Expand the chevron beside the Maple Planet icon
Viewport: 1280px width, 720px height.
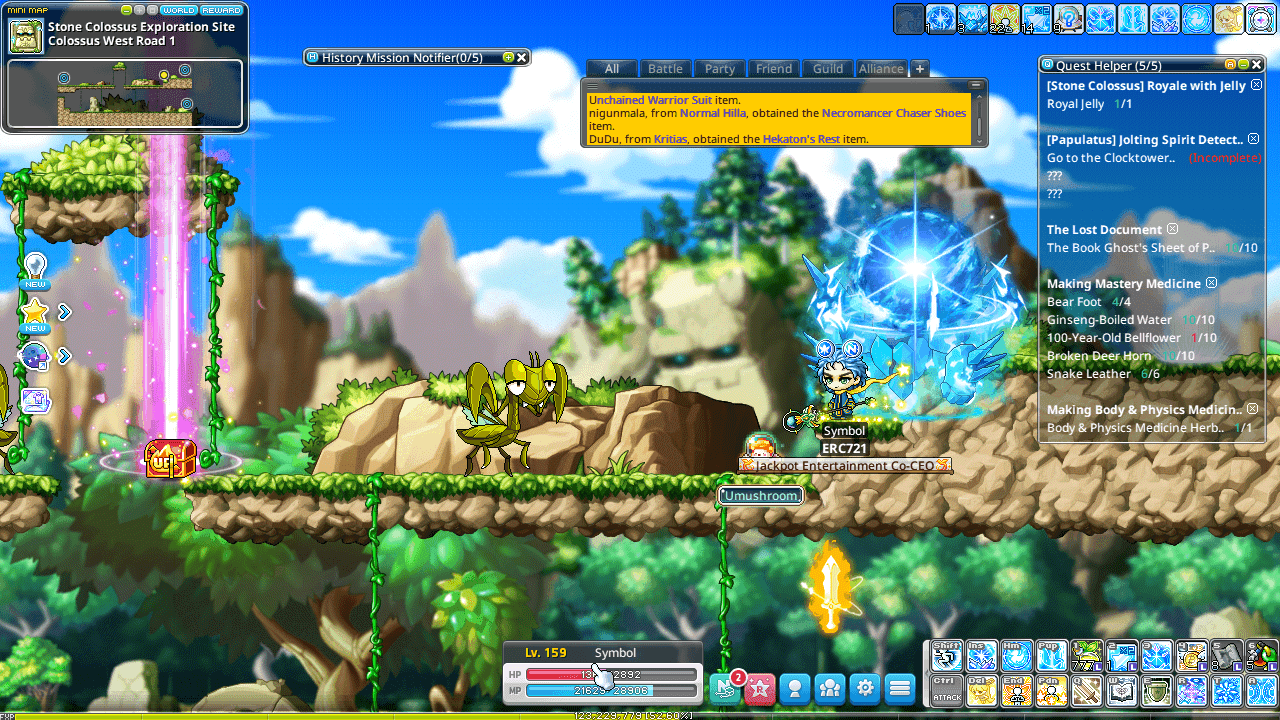(x=63, y=355)
